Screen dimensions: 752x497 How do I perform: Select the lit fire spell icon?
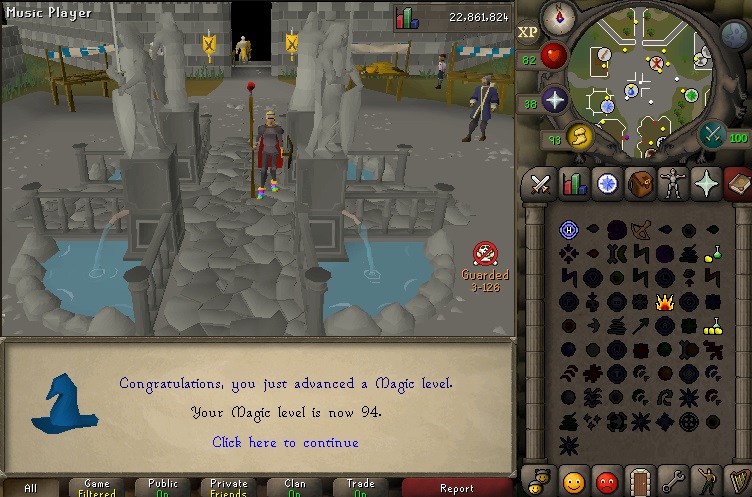point(665,302)
